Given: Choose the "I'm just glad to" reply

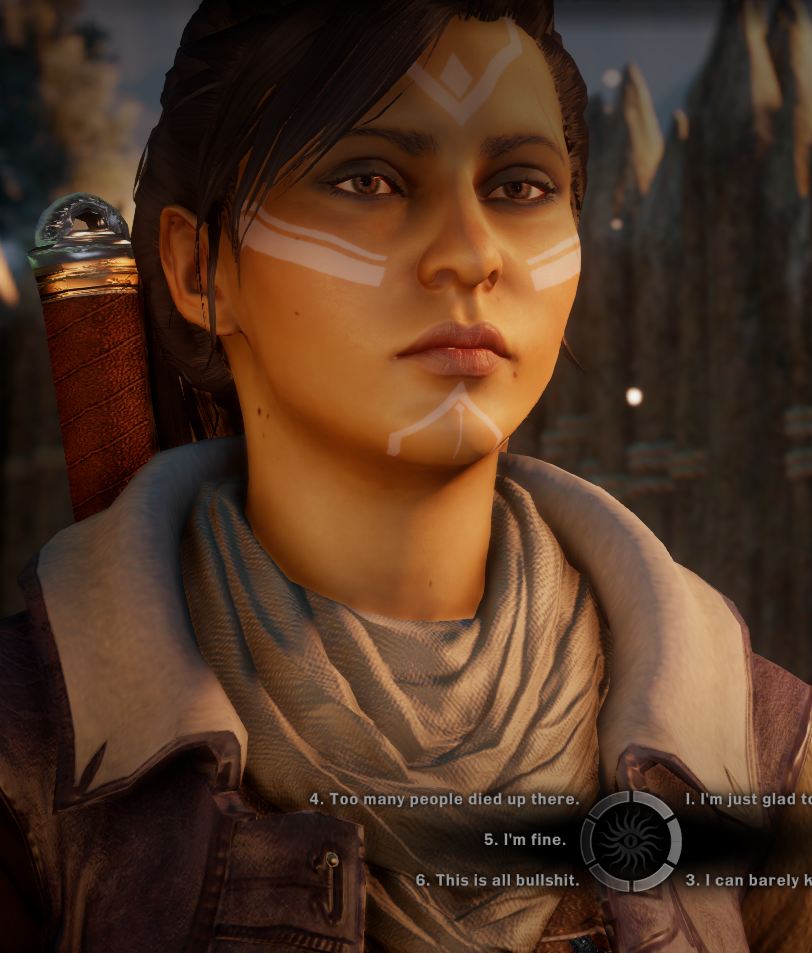Looking at the screenshot, I should tap(748, 800).
